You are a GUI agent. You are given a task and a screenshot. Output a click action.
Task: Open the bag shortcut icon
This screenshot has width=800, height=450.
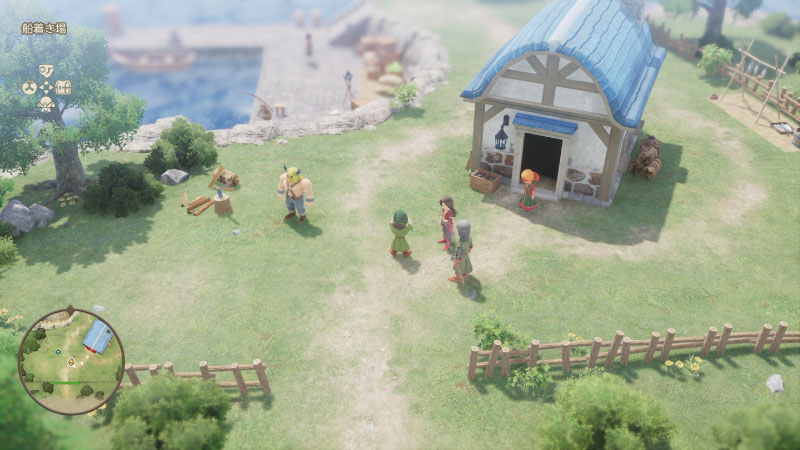point(64,87)
